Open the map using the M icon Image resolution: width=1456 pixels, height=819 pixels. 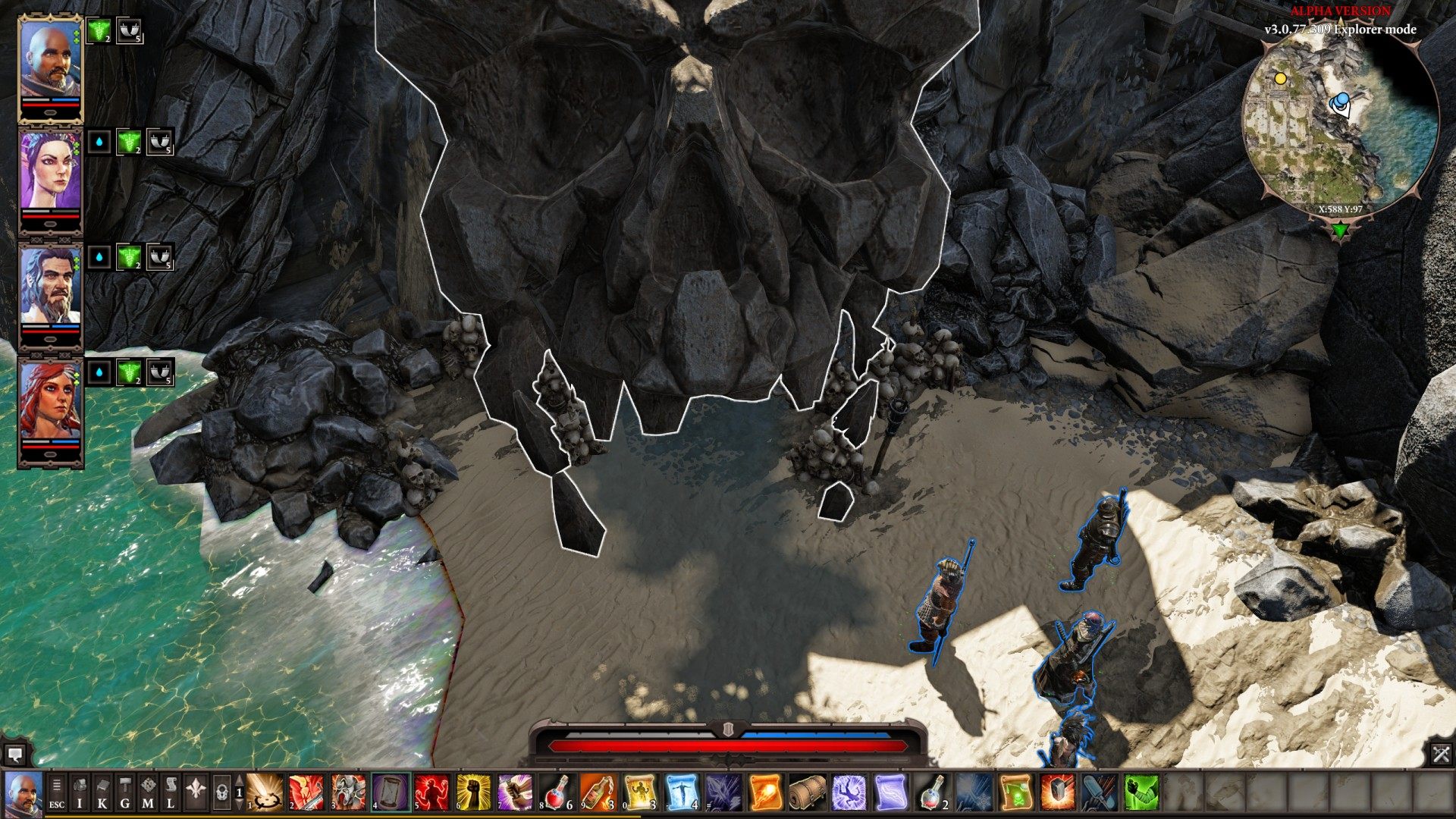149,794
